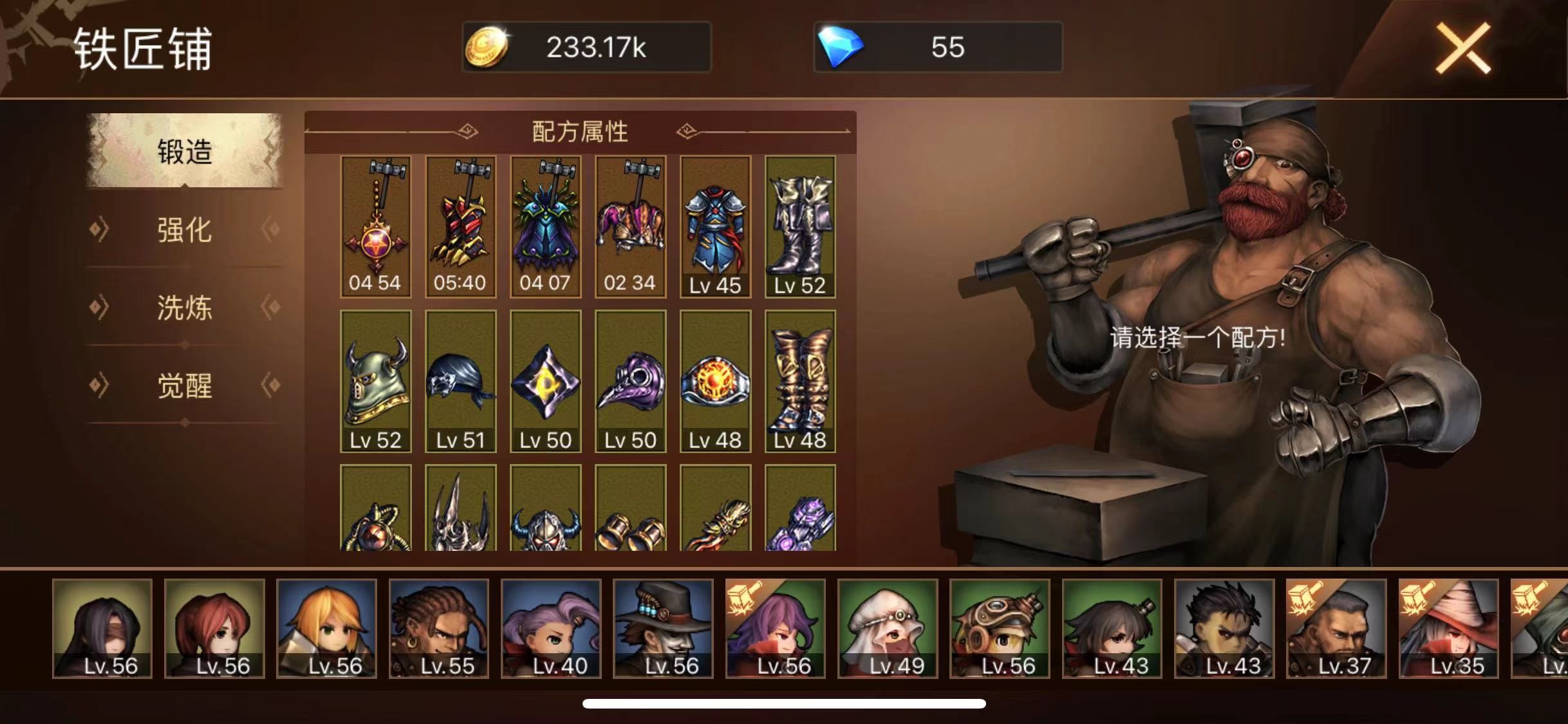Select the black bandana Lv 51 recipe
Screen dimensions: 1568x724
pyautogui.click(x=460, y=381)
